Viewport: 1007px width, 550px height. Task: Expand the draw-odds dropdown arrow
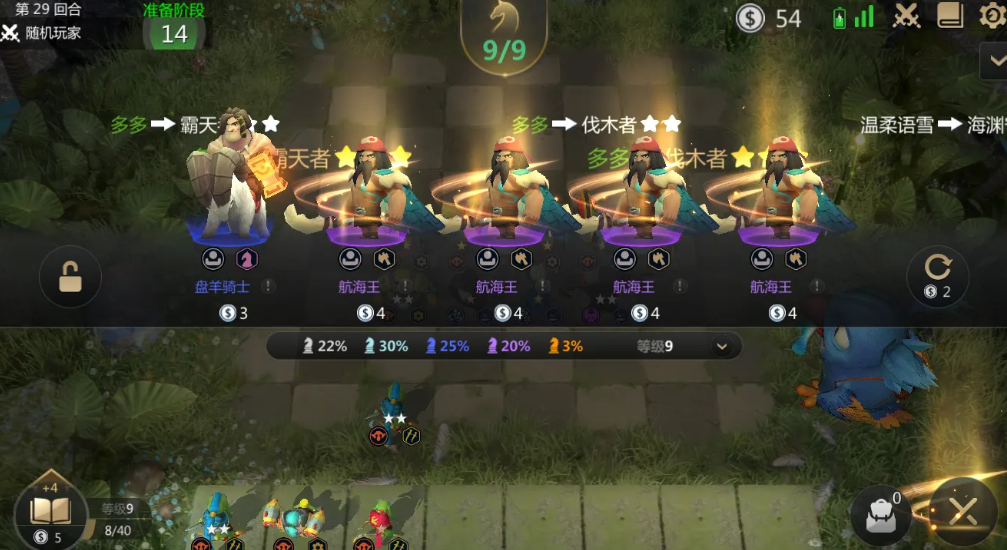coord(722,346)
